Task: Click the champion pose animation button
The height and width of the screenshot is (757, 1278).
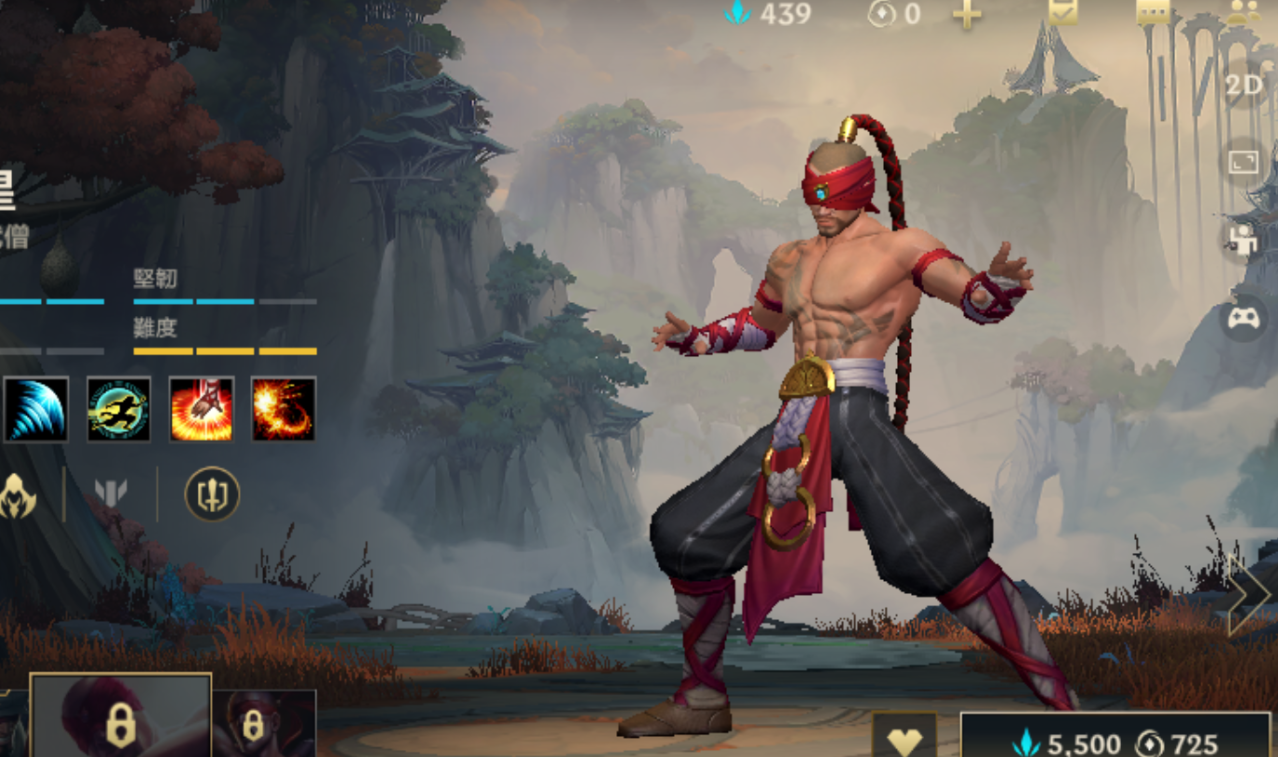Action: pos(1244,241)
